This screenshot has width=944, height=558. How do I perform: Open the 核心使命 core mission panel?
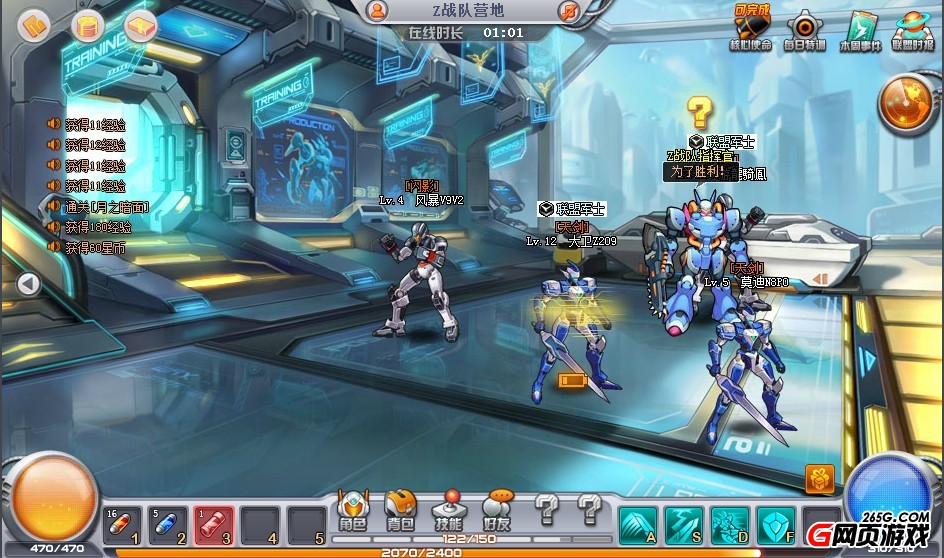tap(753, 31)
